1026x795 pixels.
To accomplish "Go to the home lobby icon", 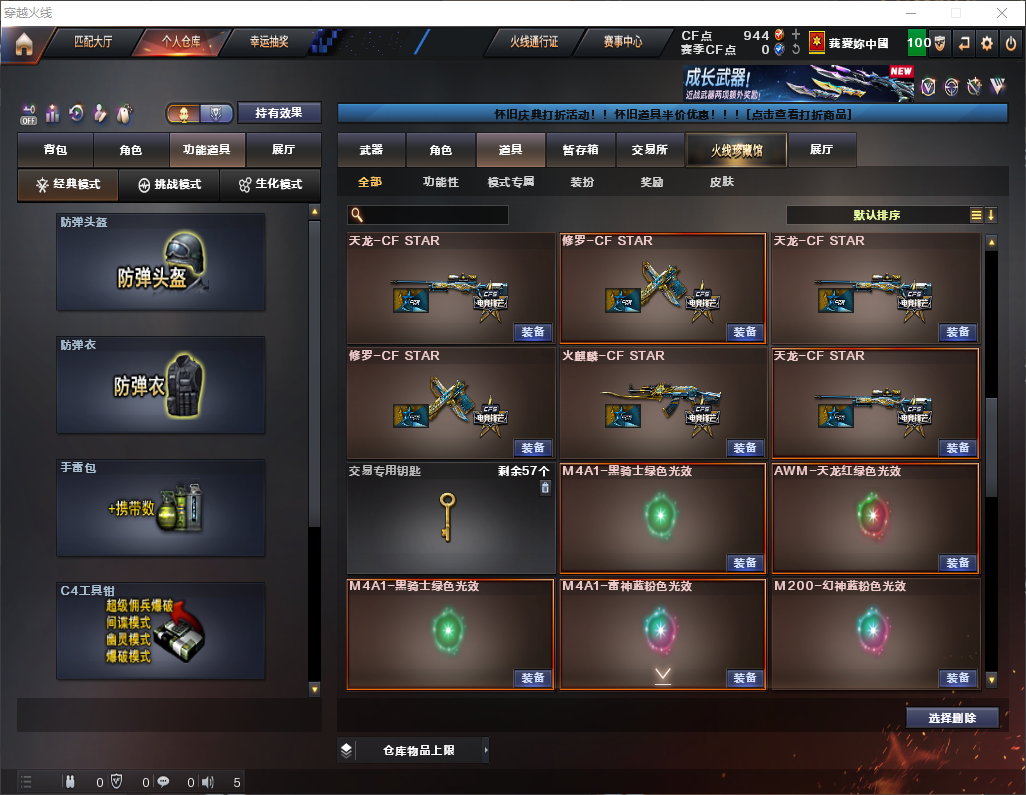I will tap(23, 44).
